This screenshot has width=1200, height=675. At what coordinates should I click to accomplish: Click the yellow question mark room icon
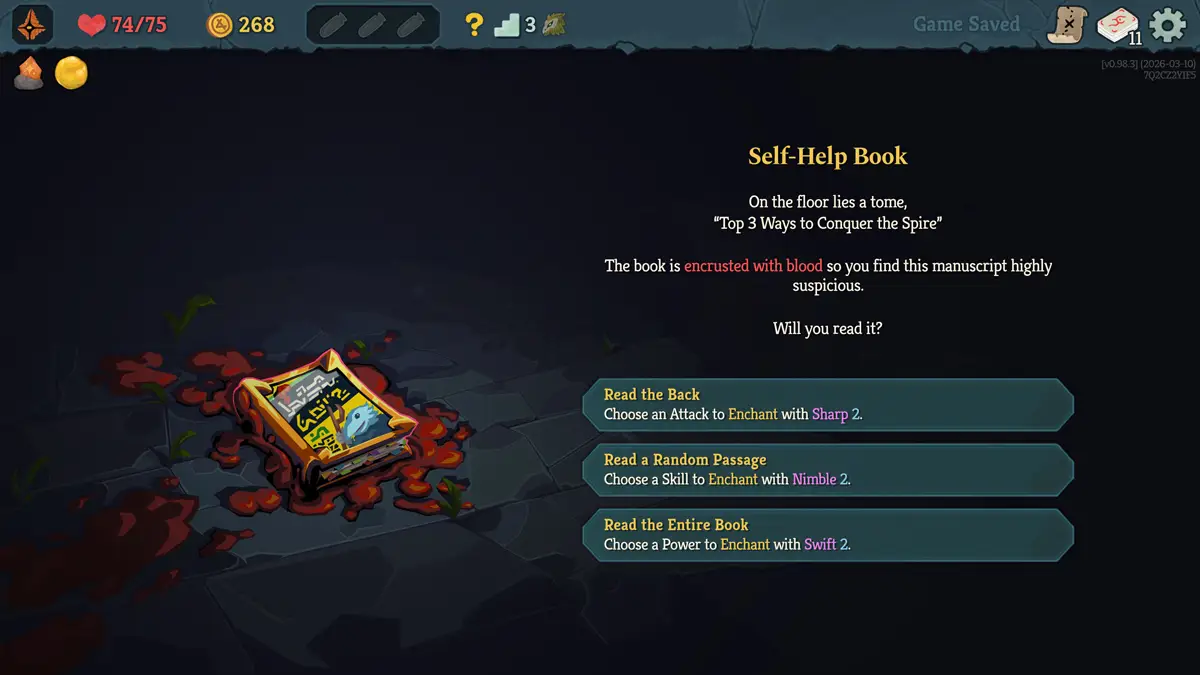click(x=474, y=25)
